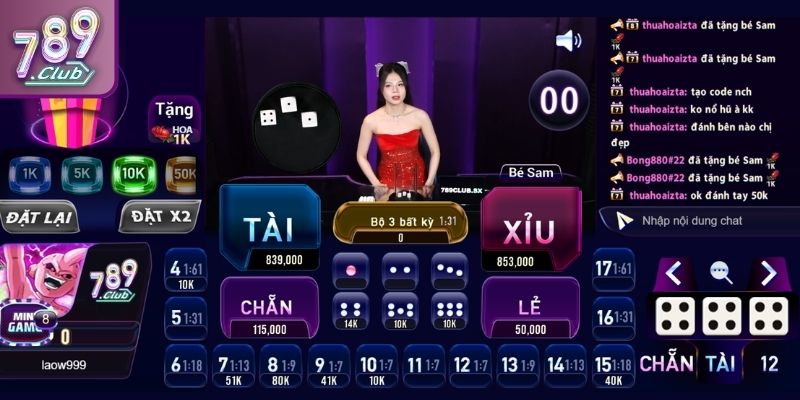
Task: Select the Bộ 3 bất kỳ bet
Action: [400, 222]
